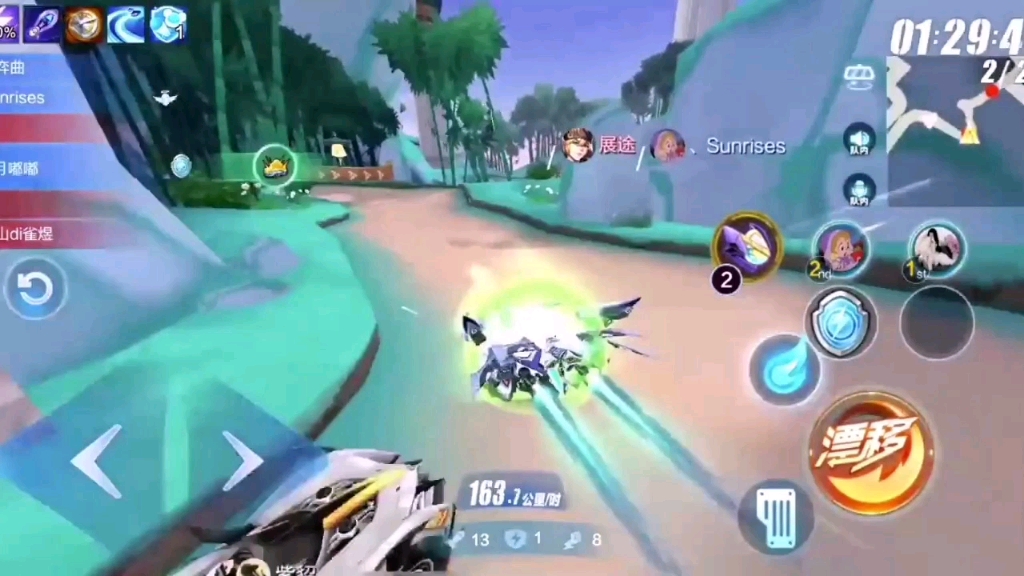This screenshot has height=576, width=1024.
Task: Select the 2nd place teammate avatar
Action: coord(840,248)
